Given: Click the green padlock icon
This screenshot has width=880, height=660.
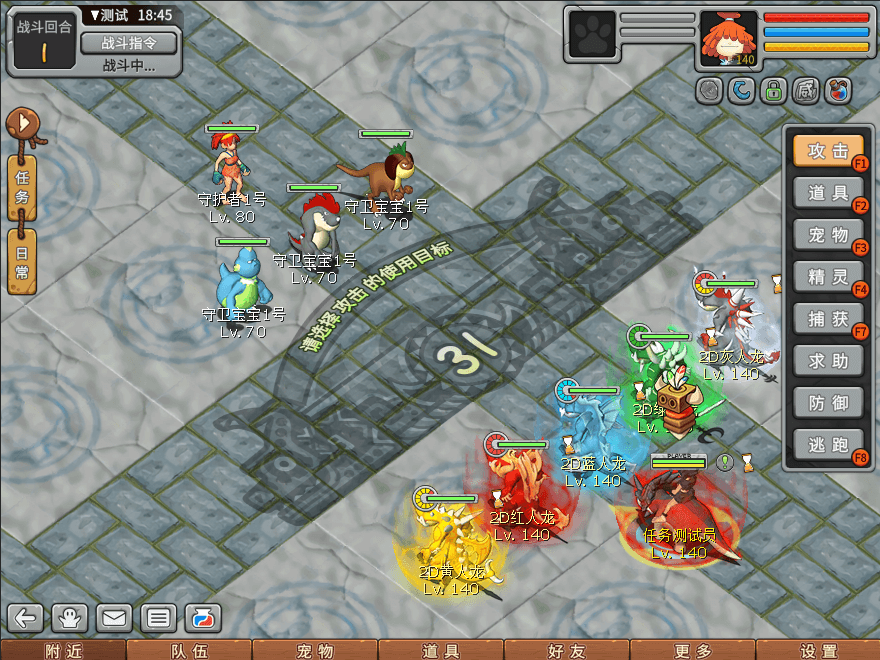Looking at the screenshot, I should (x=773, y=91).
